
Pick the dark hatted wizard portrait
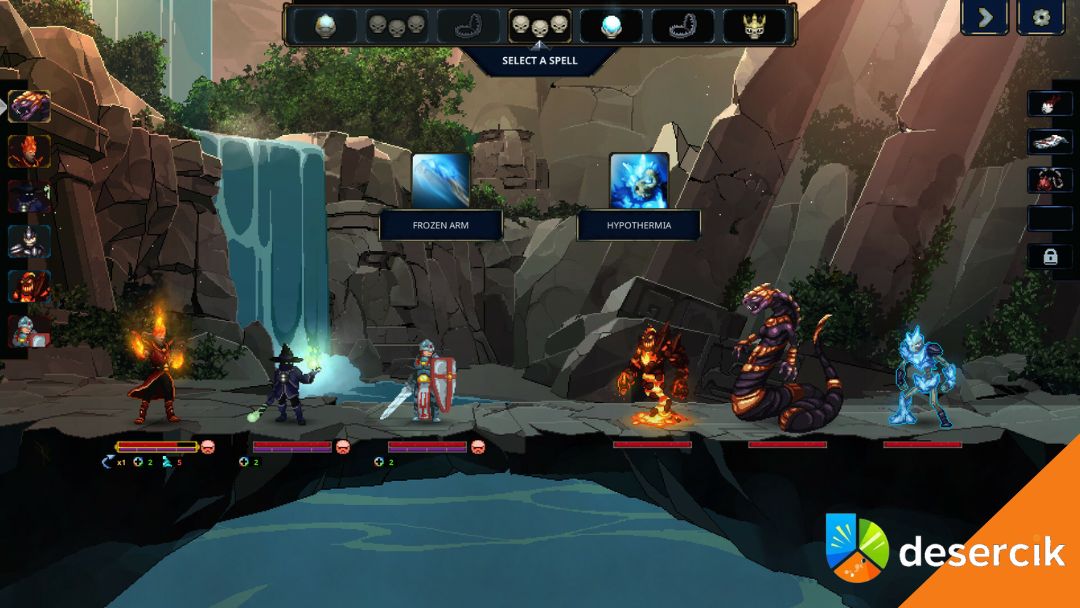click(30, 196)
